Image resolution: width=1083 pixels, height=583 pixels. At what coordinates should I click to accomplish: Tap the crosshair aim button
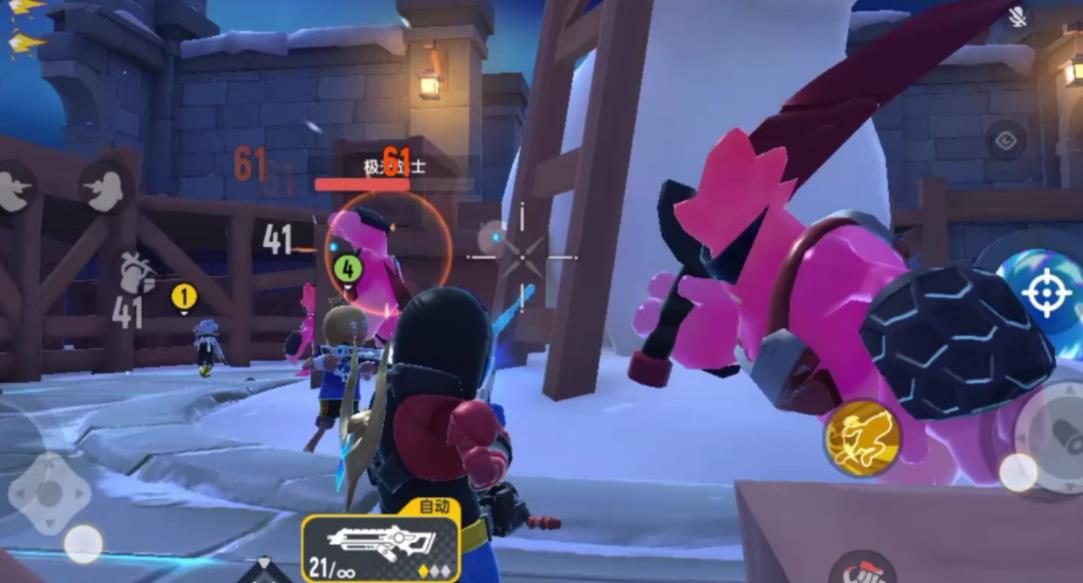click(1047, 293)
